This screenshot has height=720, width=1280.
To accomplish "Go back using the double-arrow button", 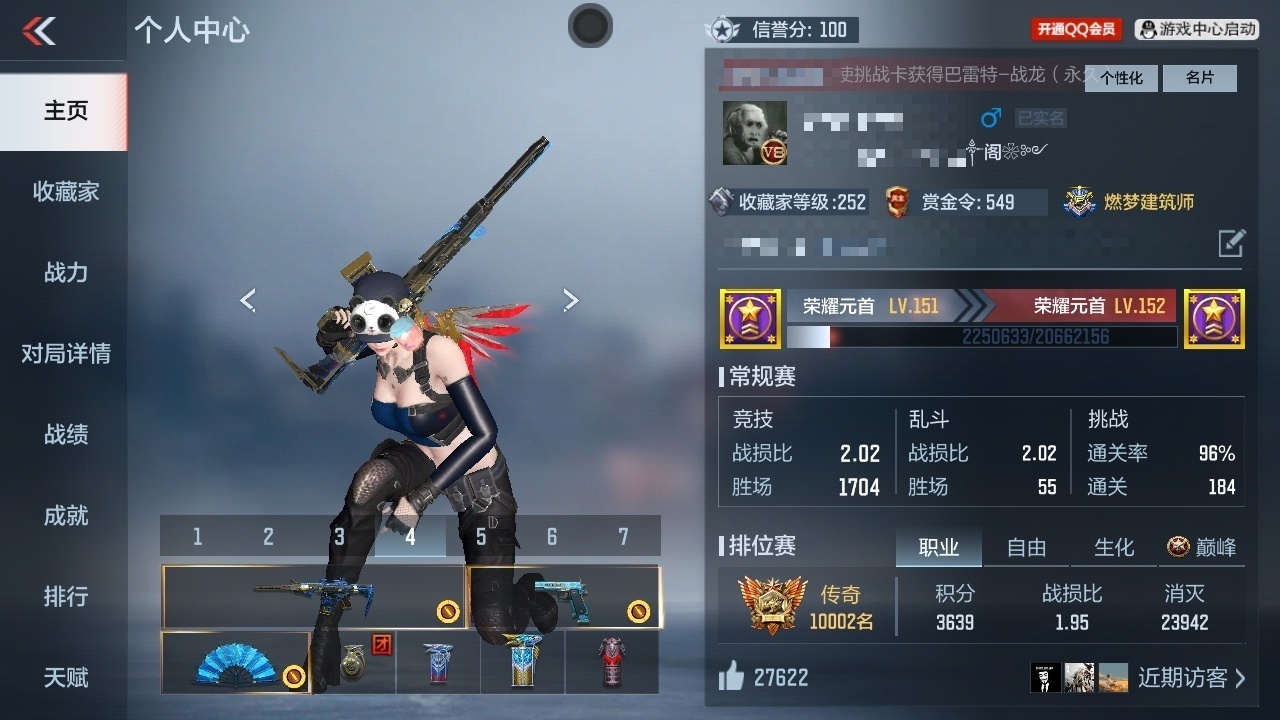I will tap(40, 31).
